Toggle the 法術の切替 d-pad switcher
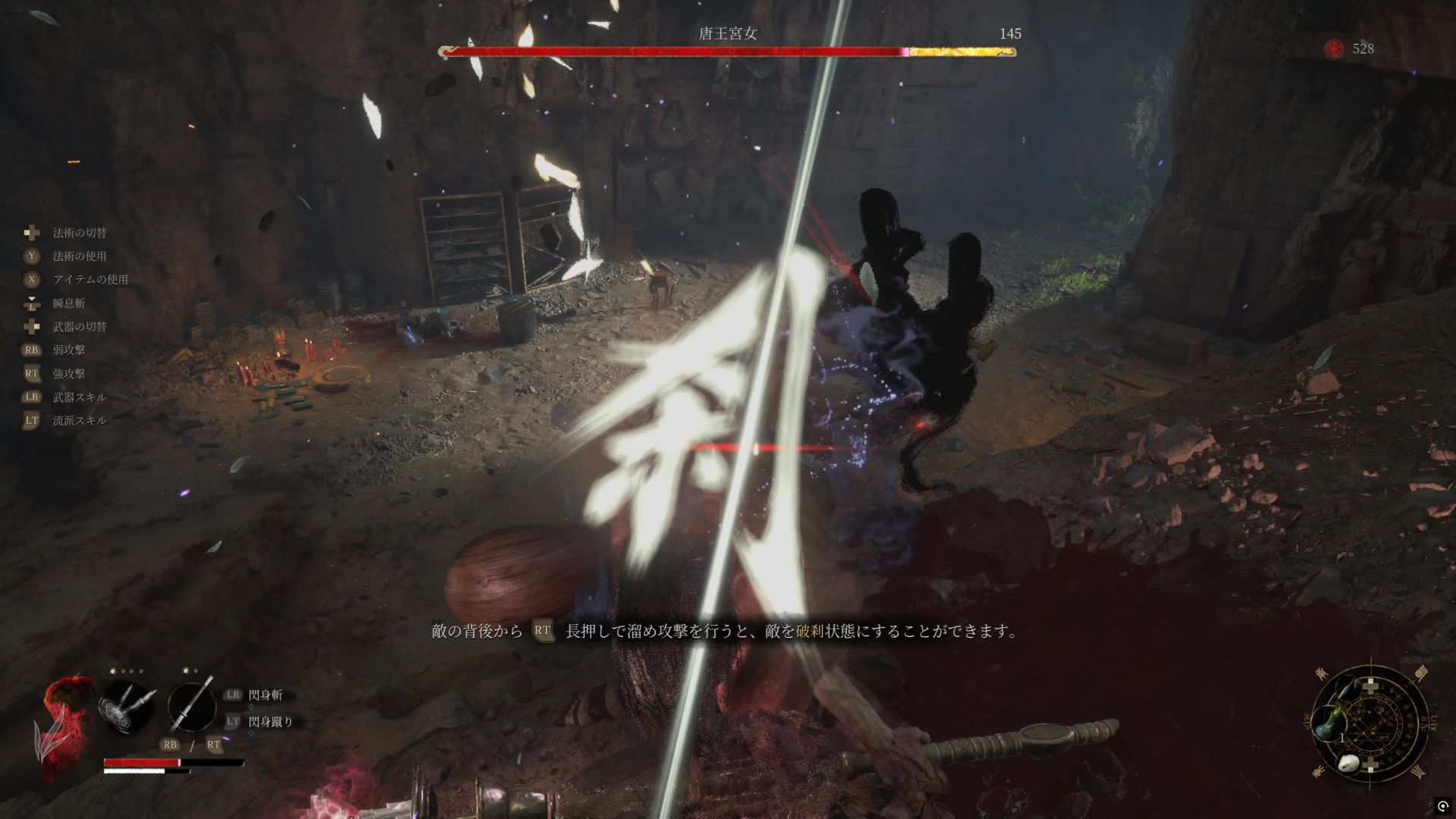 click(x=30, y=232)
